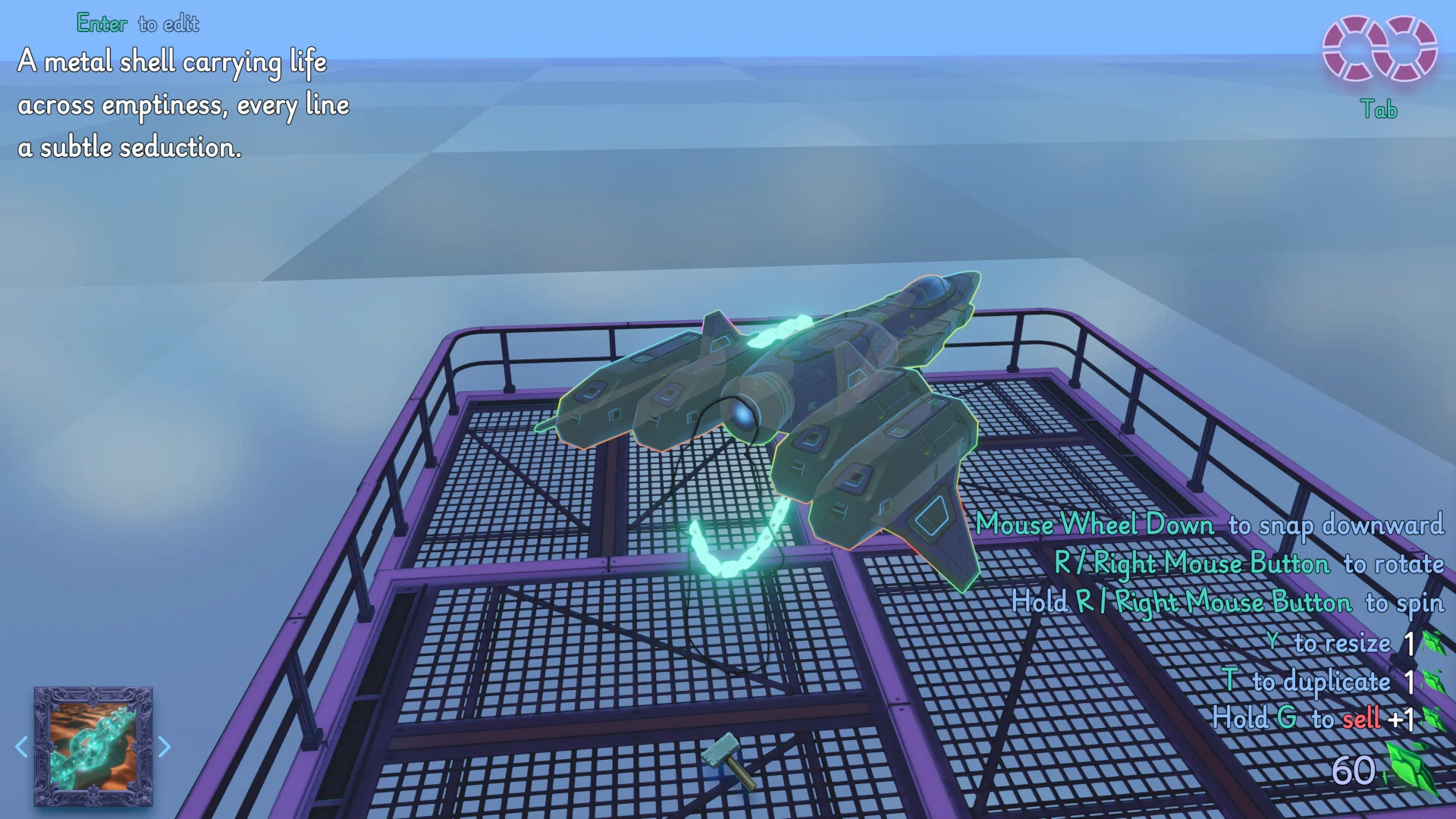Select the glowing chain item thumbnail
1456x819 pixels.
93,746
